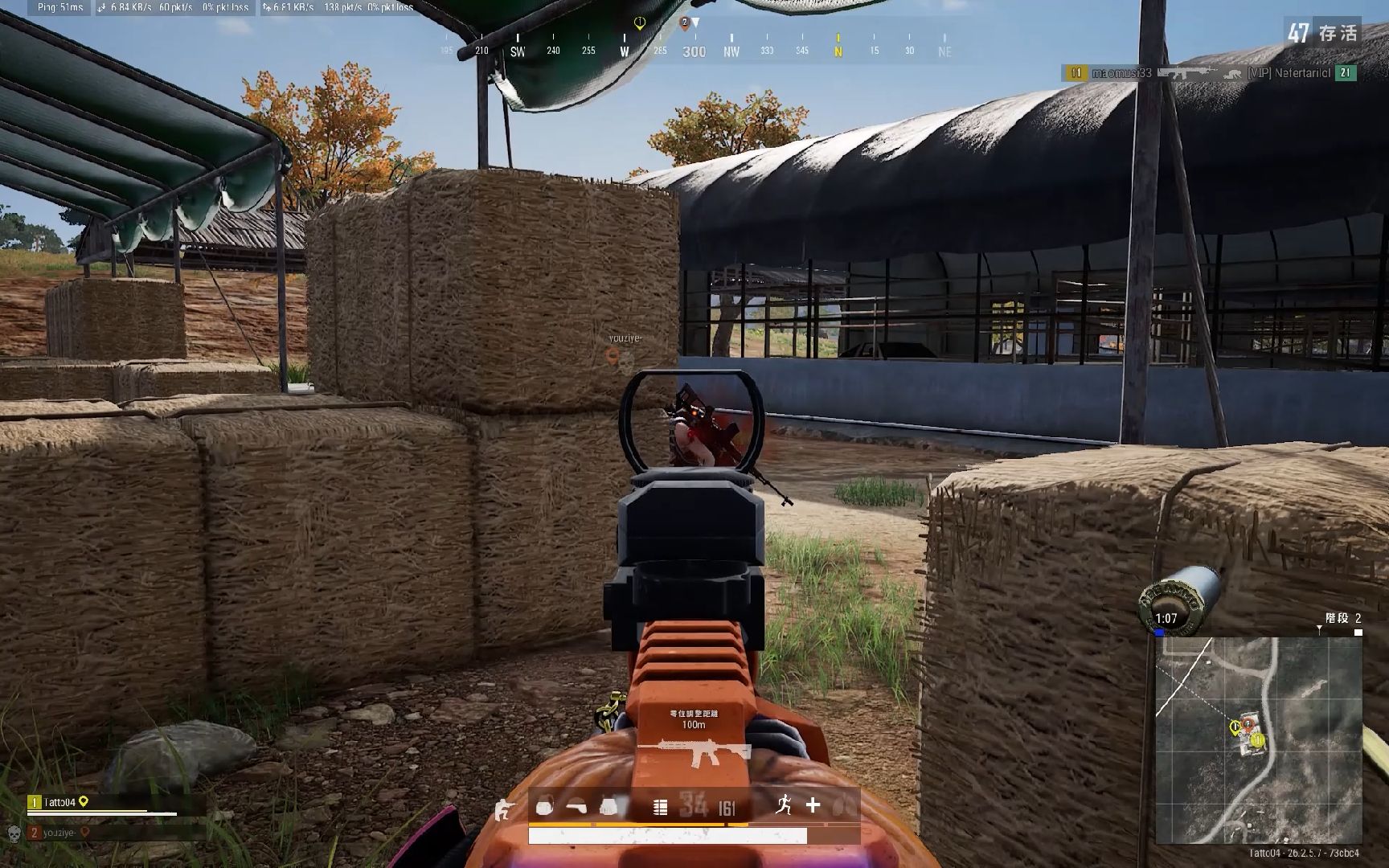
Task: Click the medical cross icon on the HUD
Action: tap(814, 805)
